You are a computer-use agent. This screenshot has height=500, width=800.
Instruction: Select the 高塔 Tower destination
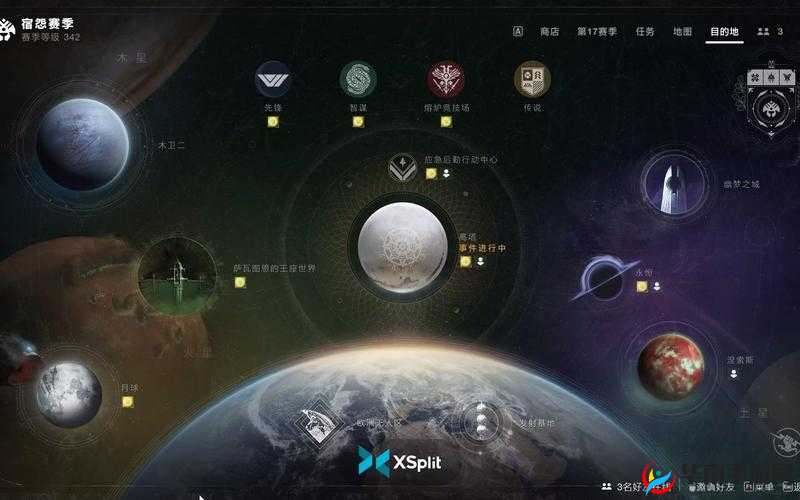pyautogui.click(x=403, y=244)
